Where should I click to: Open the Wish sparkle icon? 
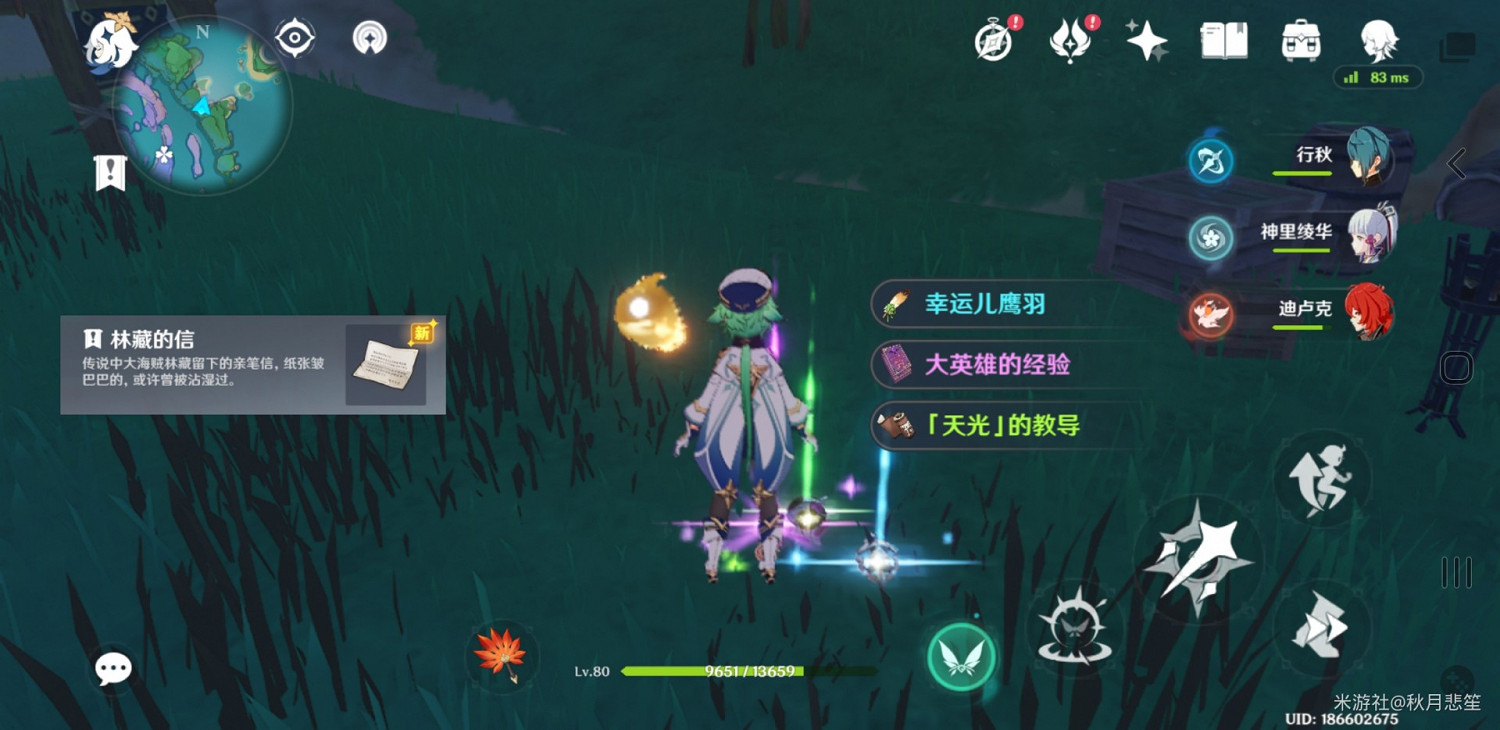pos(1145,40)
